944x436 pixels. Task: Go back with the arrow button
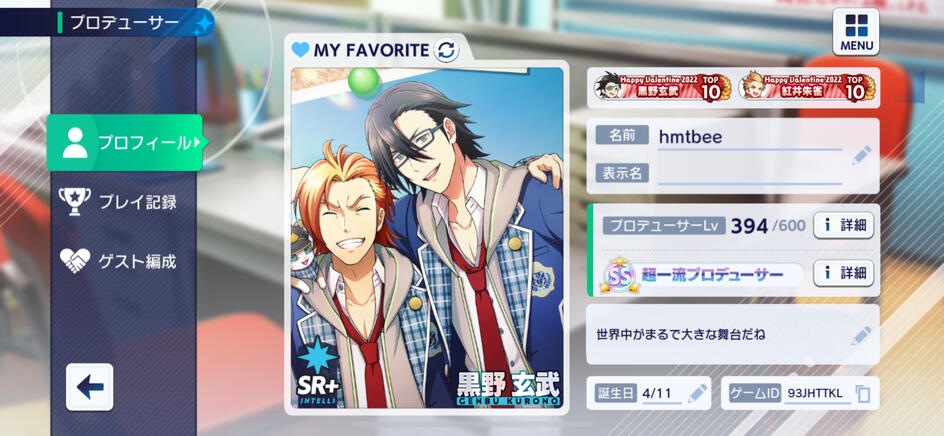pos(90,387)
